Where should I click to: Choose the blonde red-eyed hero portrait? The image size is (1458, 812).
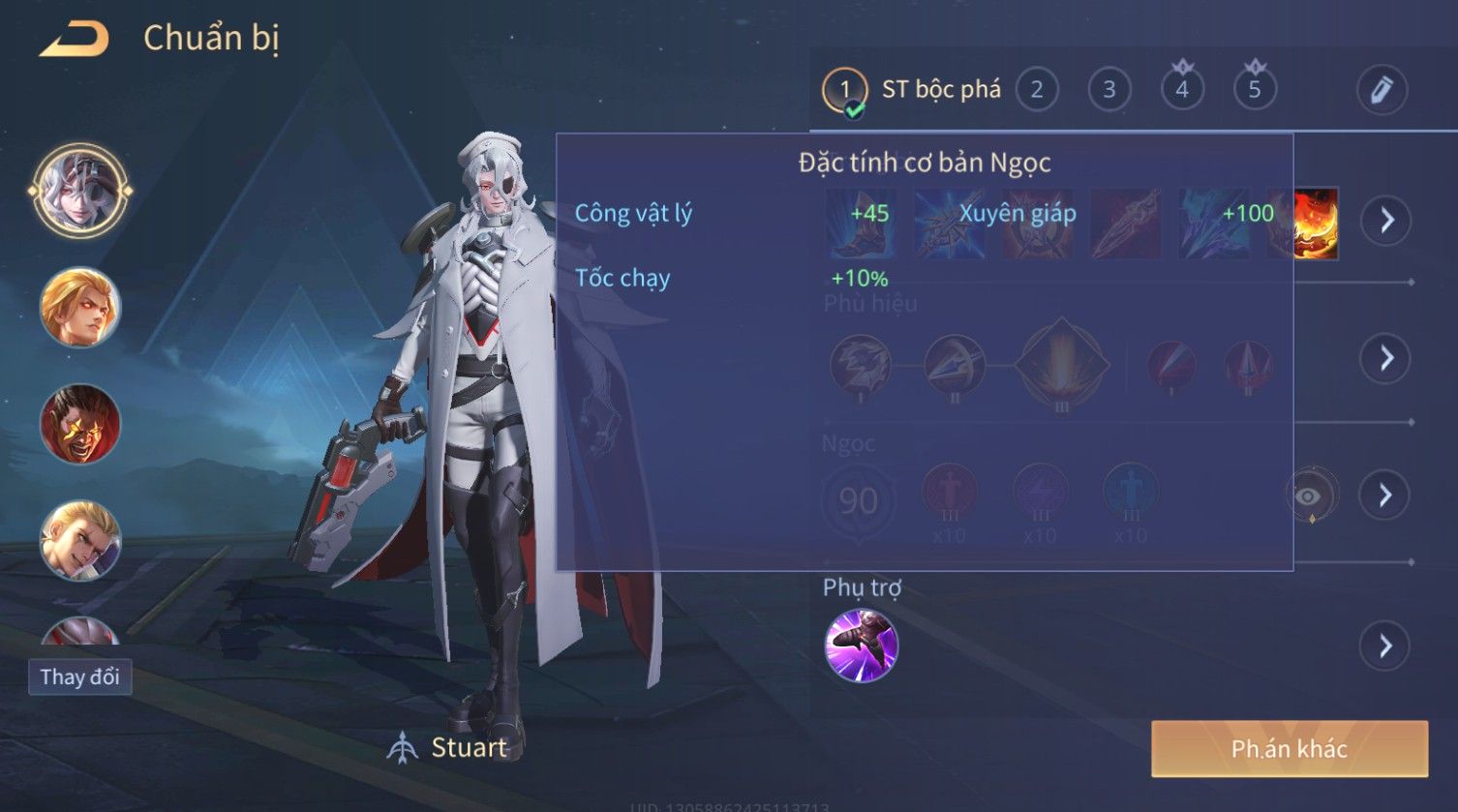click(x=79, y=308)
